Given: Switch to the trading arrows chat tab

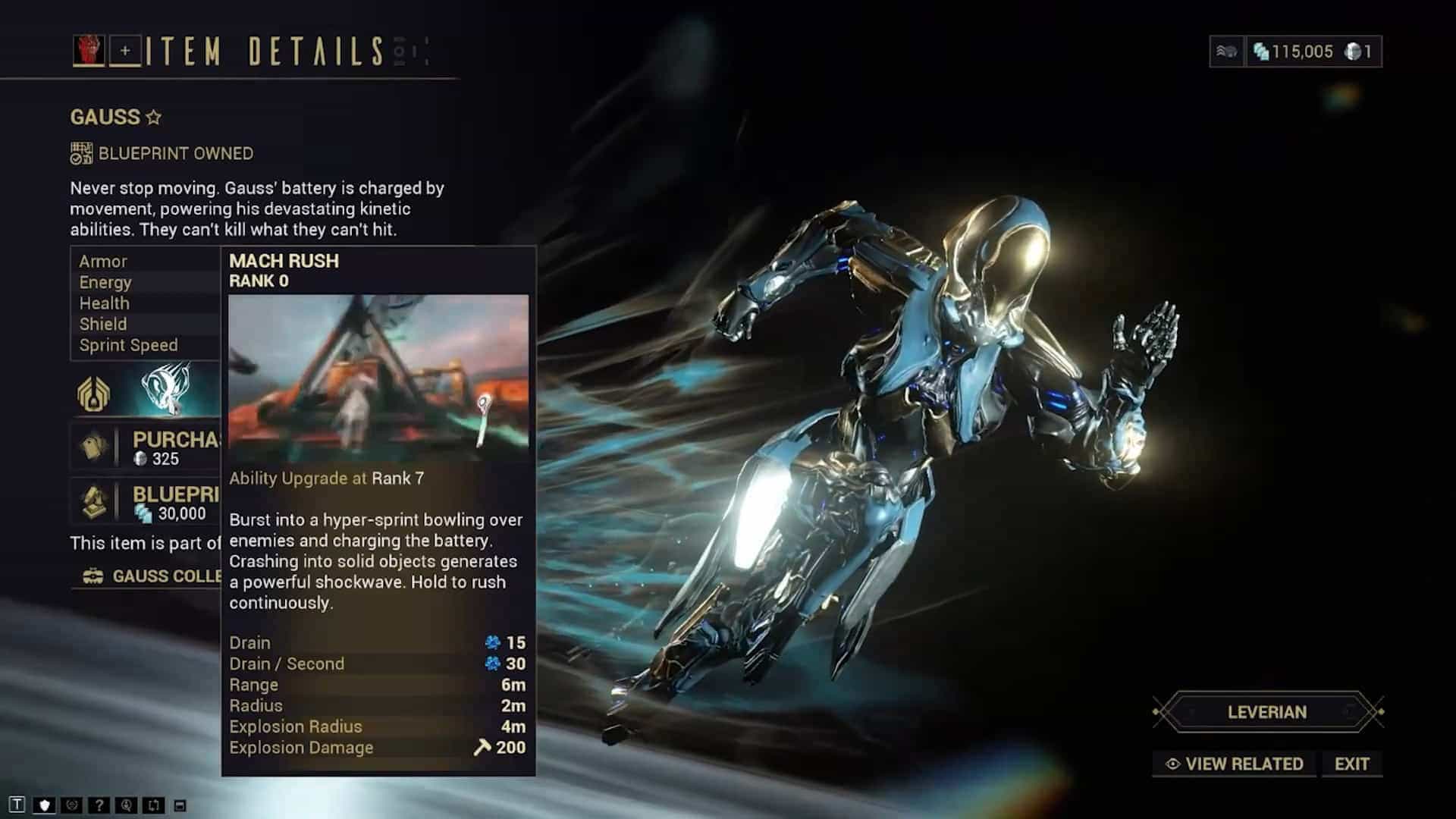Looking at the screenshot, I should 153,805.
